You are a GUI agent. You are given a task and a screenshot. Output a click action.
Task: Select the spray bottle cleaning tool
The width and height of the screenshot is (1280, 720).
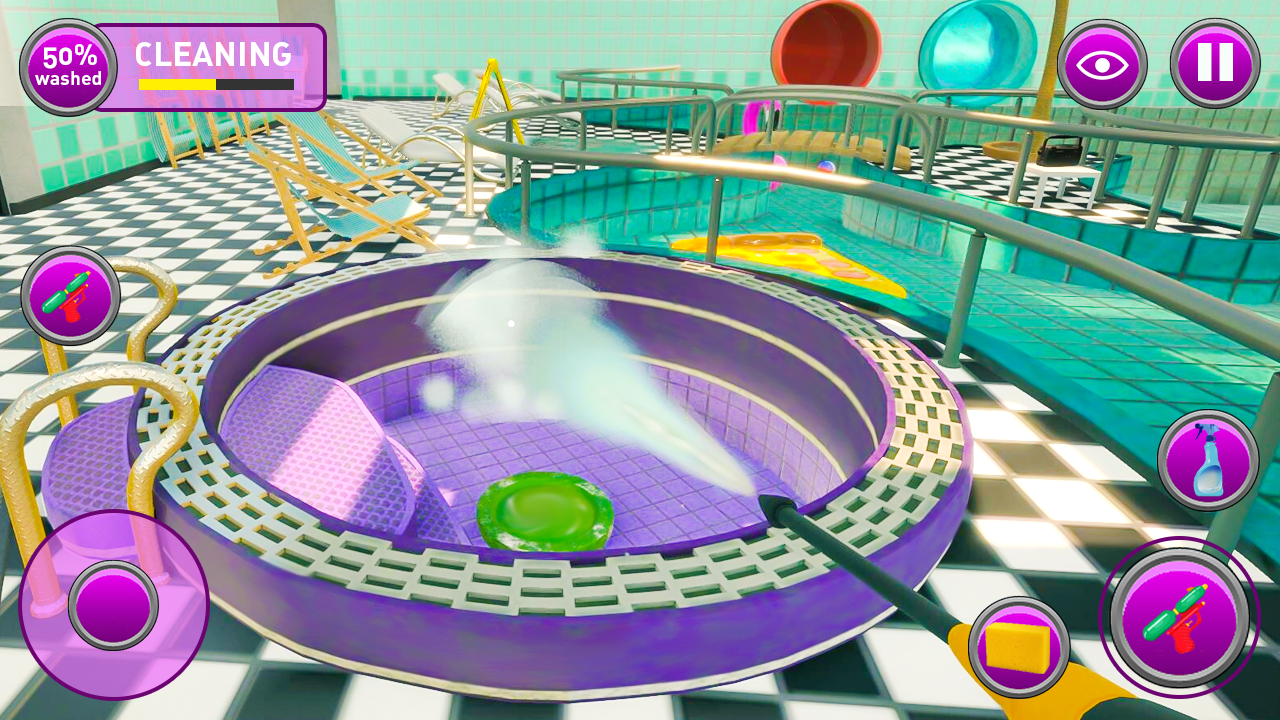click(x=1208, y=459)
